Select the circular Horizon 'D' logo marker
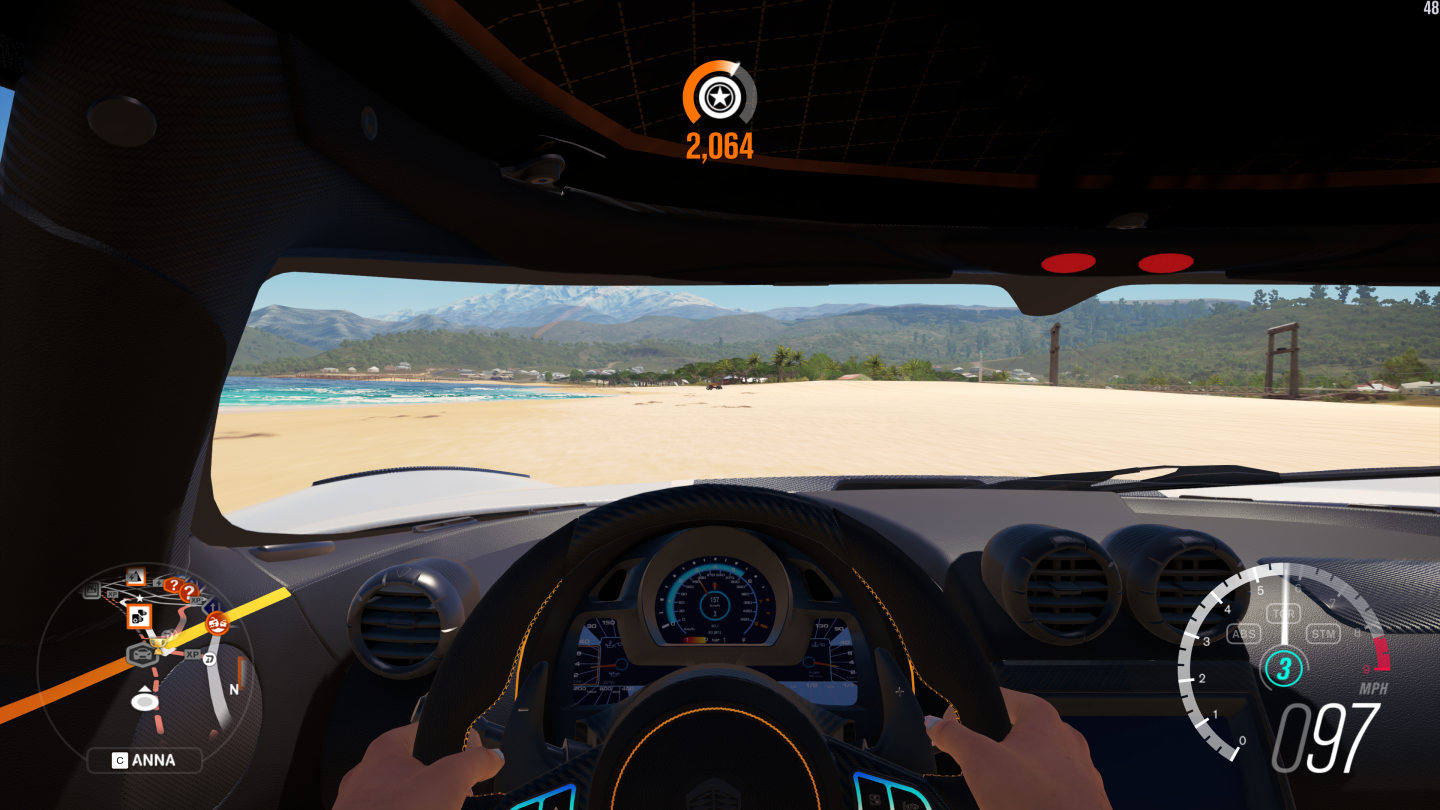Screen dimensions: 1440x810 click(x=210, y=659)
